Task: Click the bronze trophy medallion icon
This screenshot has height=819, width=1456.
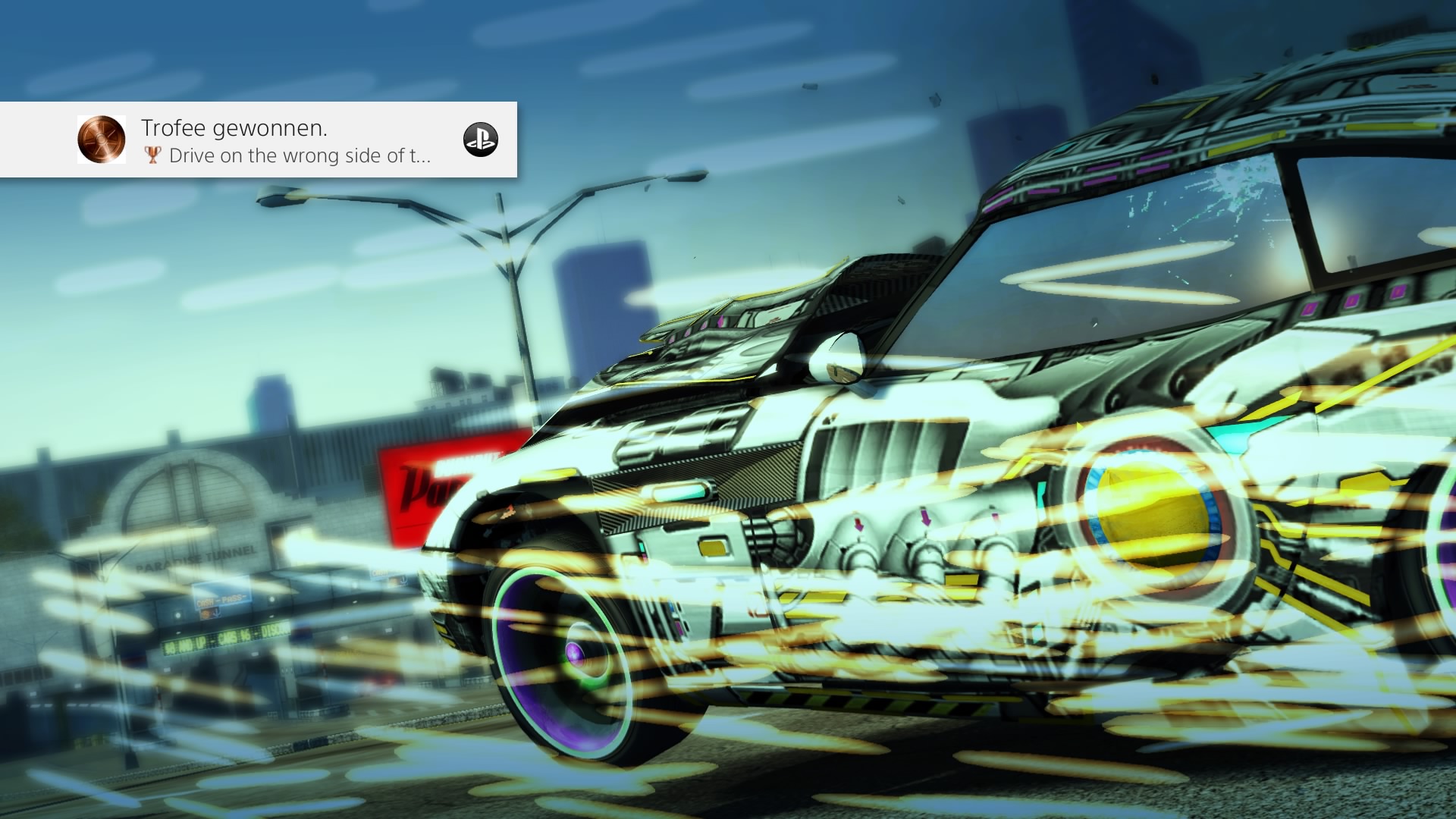Action: click(x=100, y=140)
